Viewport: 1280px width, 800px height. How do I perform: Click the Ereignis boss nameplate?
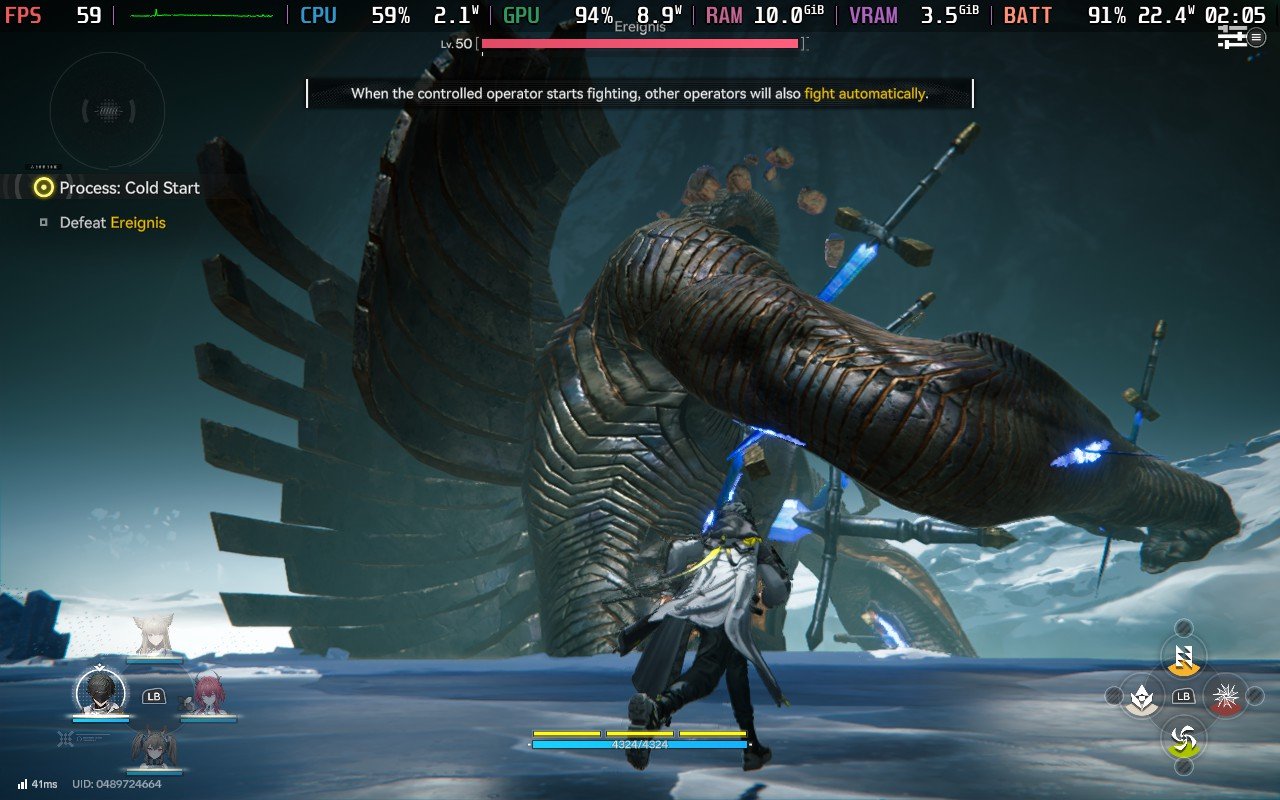pyautogui.click(x=640, y=28)
